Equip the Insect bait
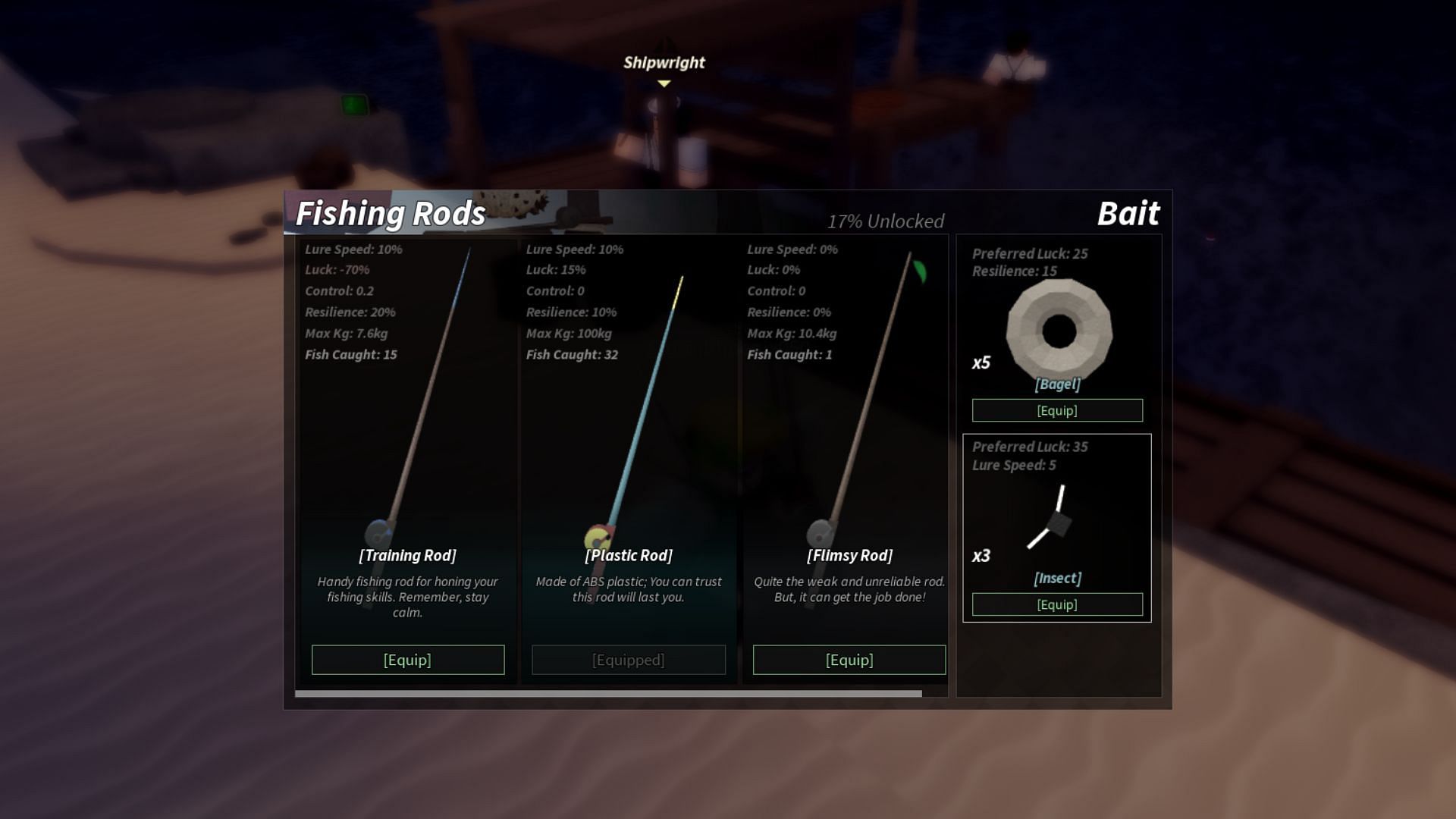This screenshot has width=1456, height=819. 1057,604
